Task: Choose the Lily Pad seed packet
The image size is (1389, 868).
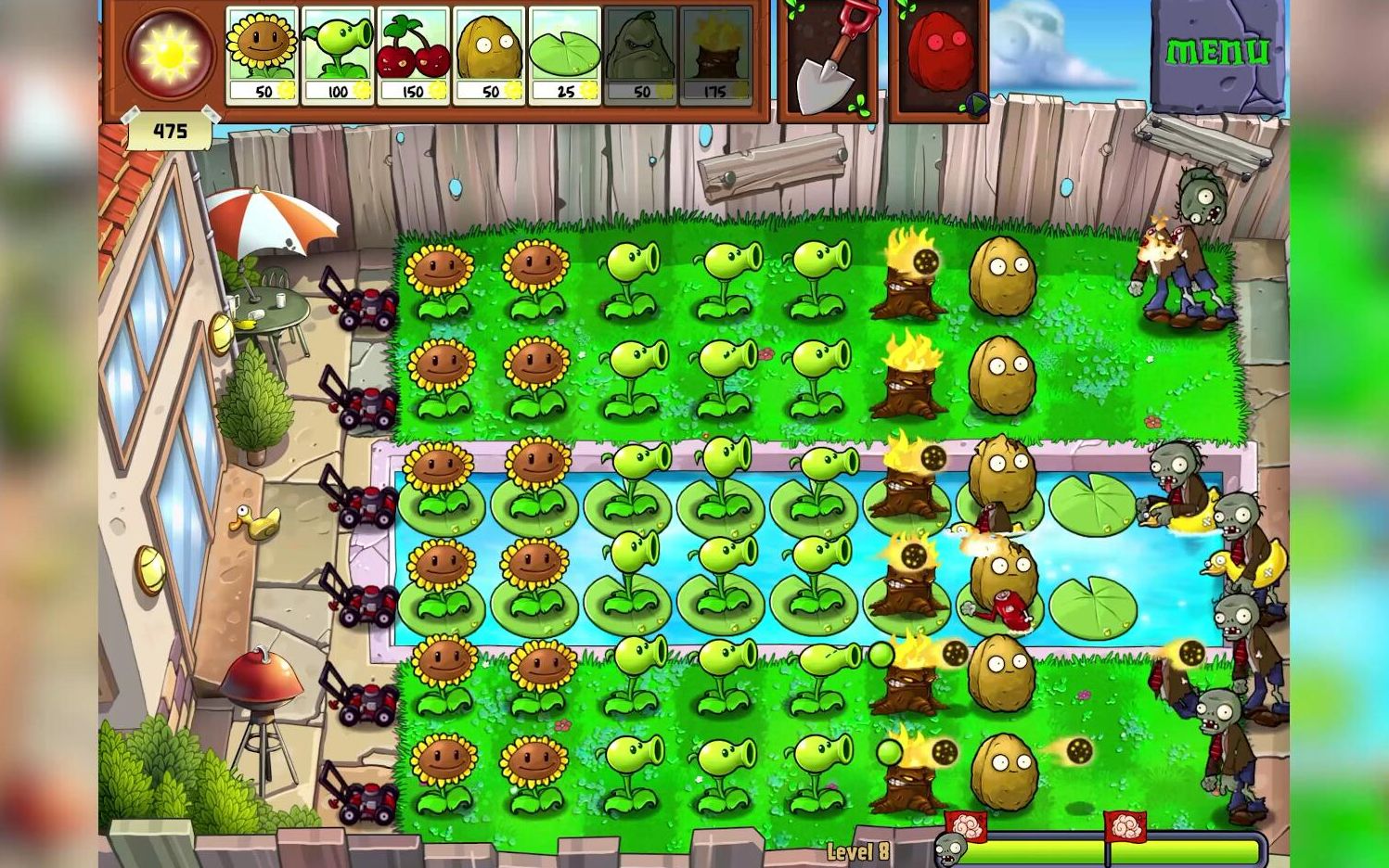Action: pyautogui.click(x=564, y=55)
